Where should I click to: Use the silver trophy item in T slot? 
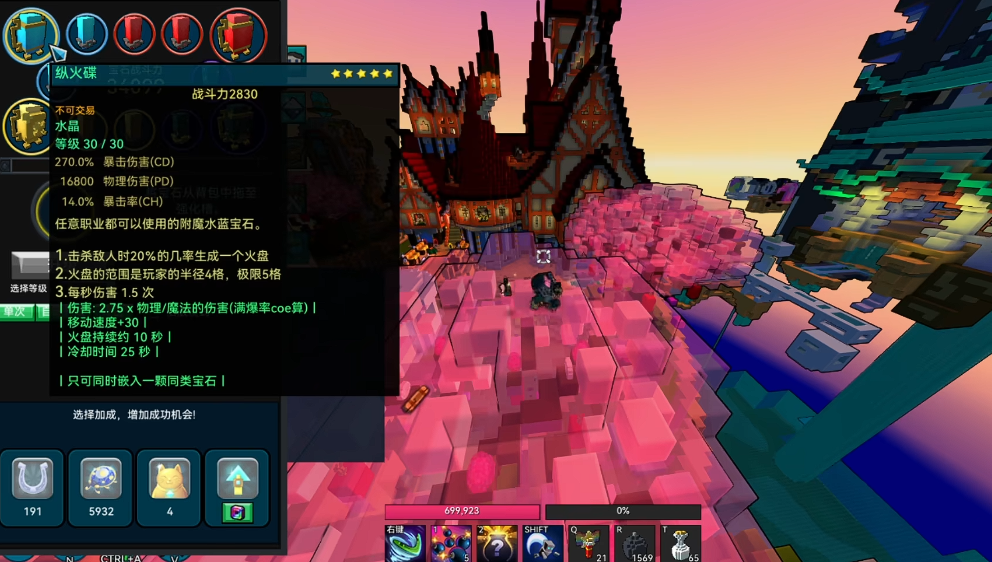(681, 544)
